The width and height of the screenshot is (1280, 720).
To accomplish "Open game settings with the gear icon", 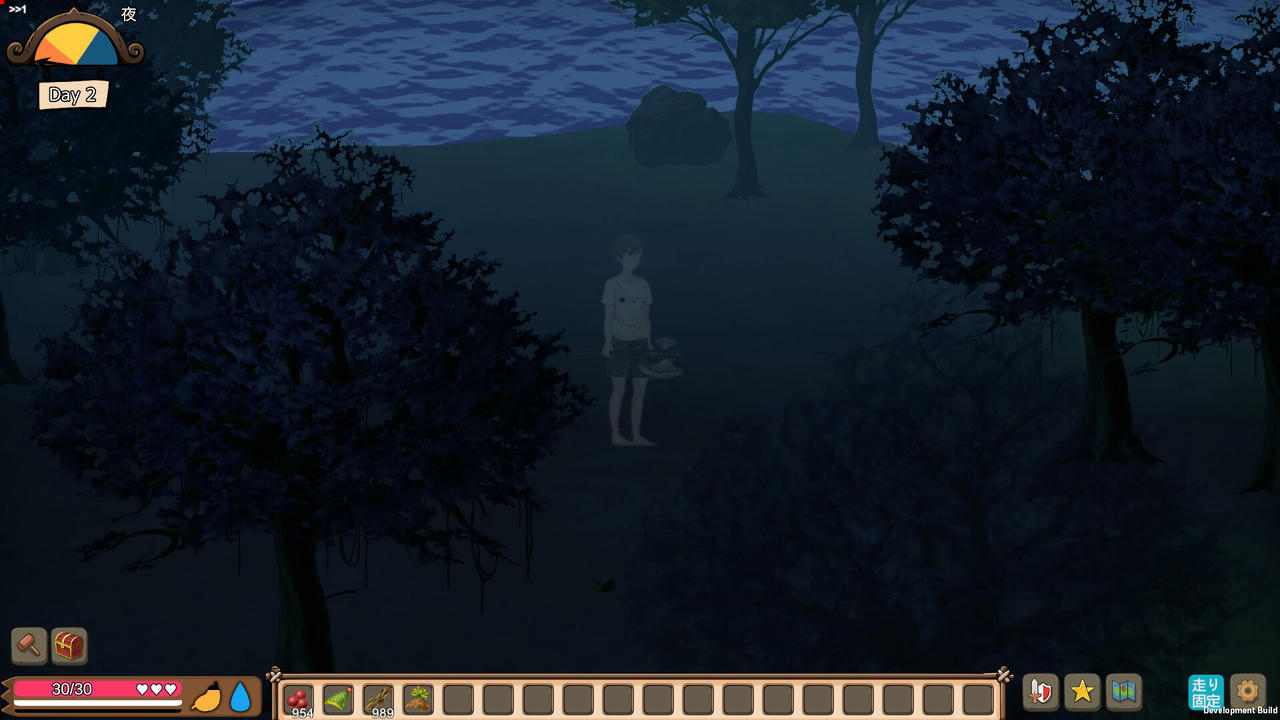I will pyautogui.click(x=1248, y=691).
